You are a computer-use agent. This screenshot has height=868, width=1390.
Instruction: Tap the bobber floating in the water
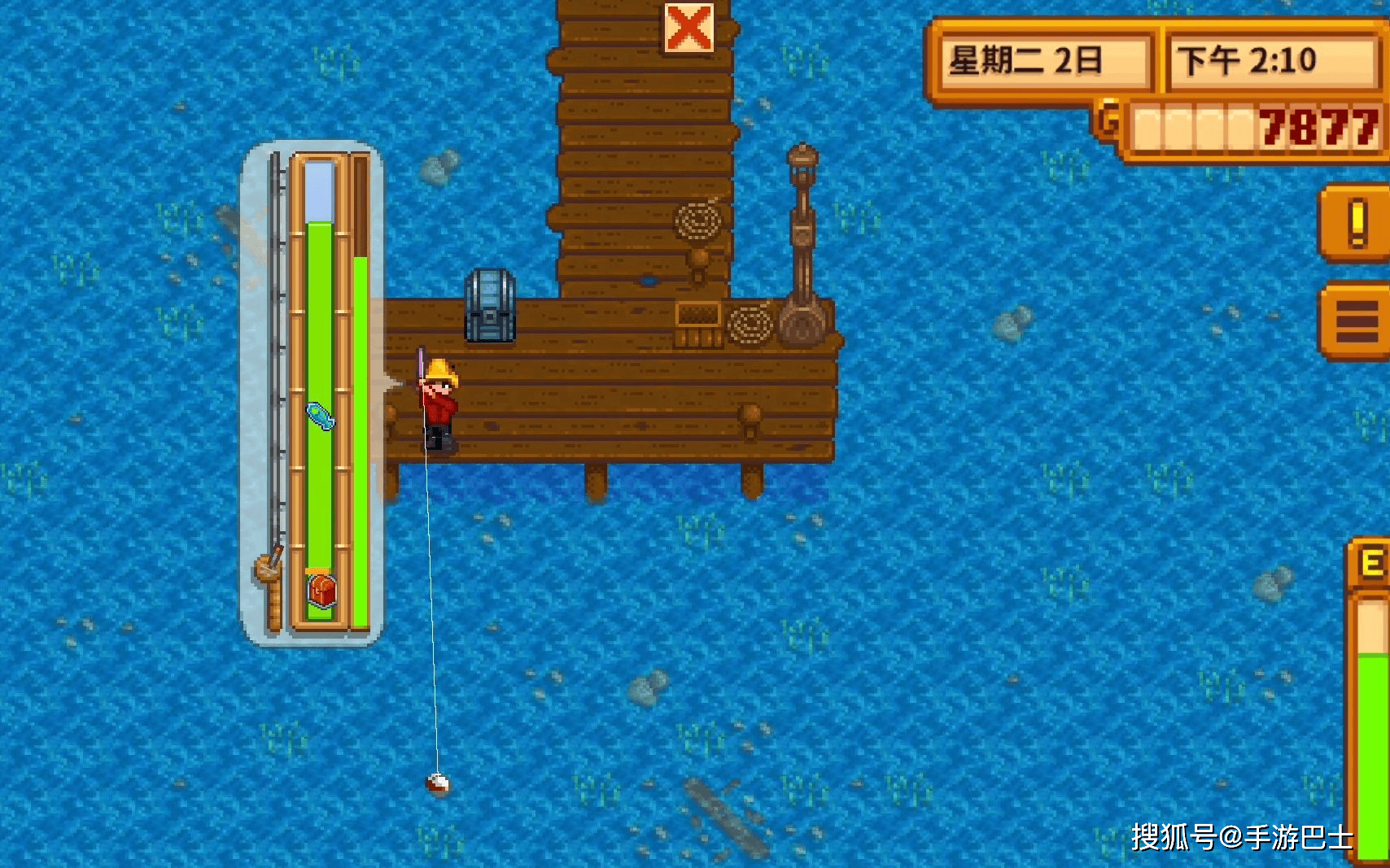pos(436,787)
